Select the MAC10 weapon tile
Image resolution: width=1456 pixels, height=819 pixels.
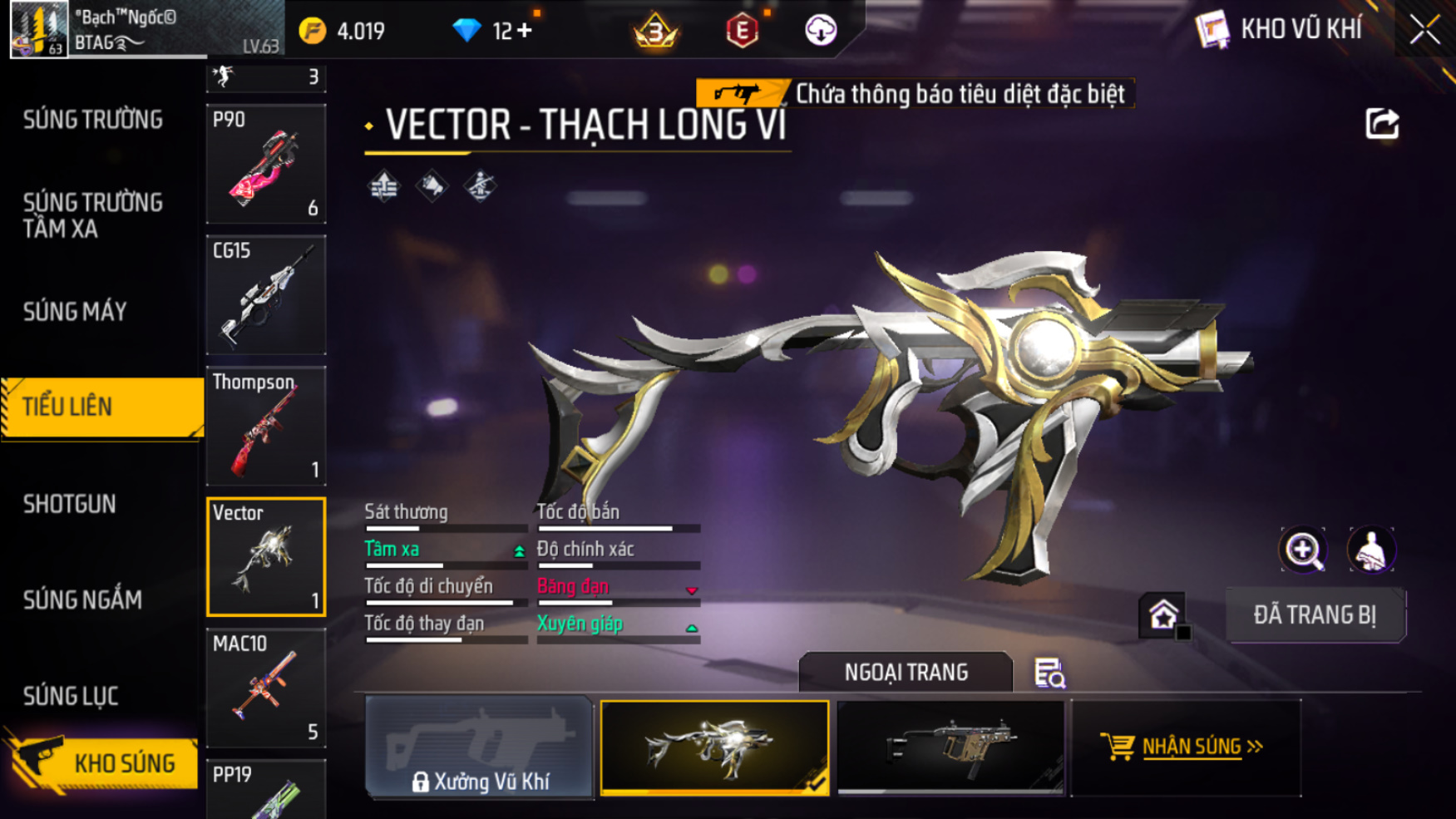coord(266,688)
